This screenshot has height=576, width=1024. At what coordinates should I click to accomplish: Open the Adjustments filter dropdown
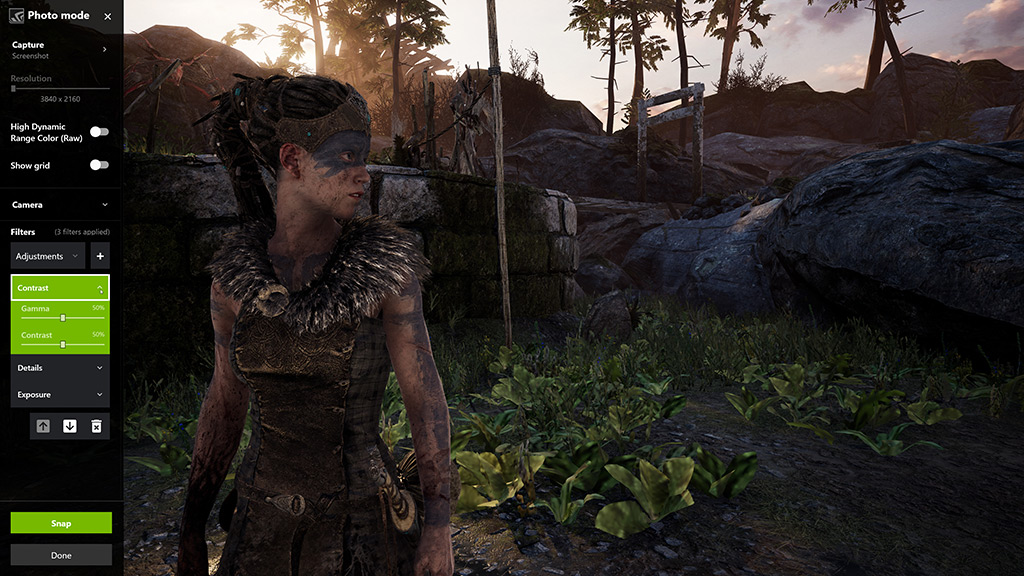[48, 256]
